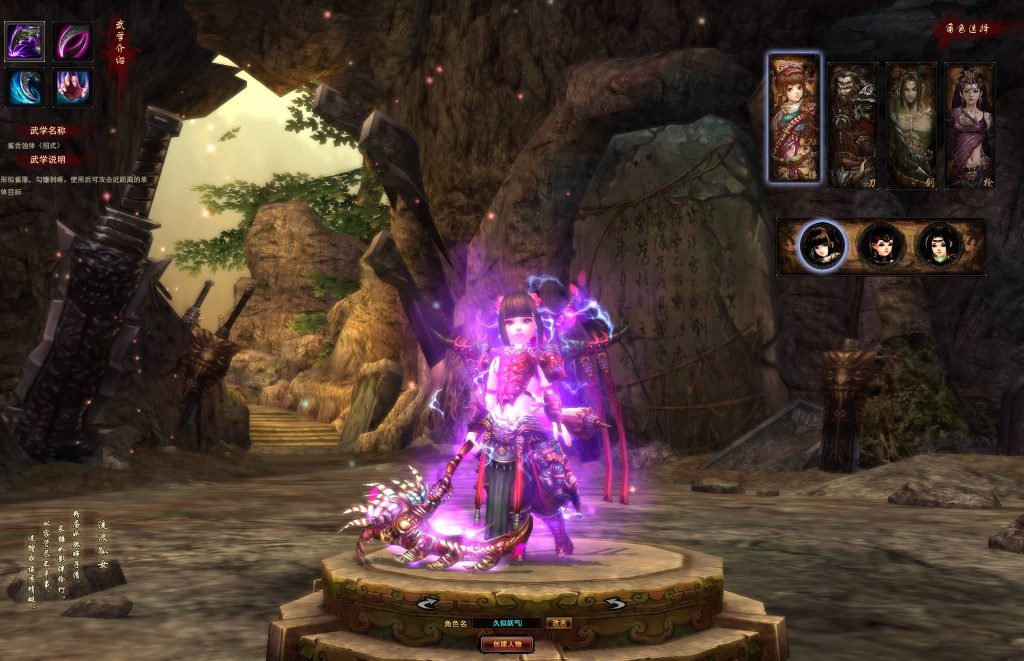Open the clawed hand skill description
Viewport: 1024px width, 661px height.
tap(73, 88)
